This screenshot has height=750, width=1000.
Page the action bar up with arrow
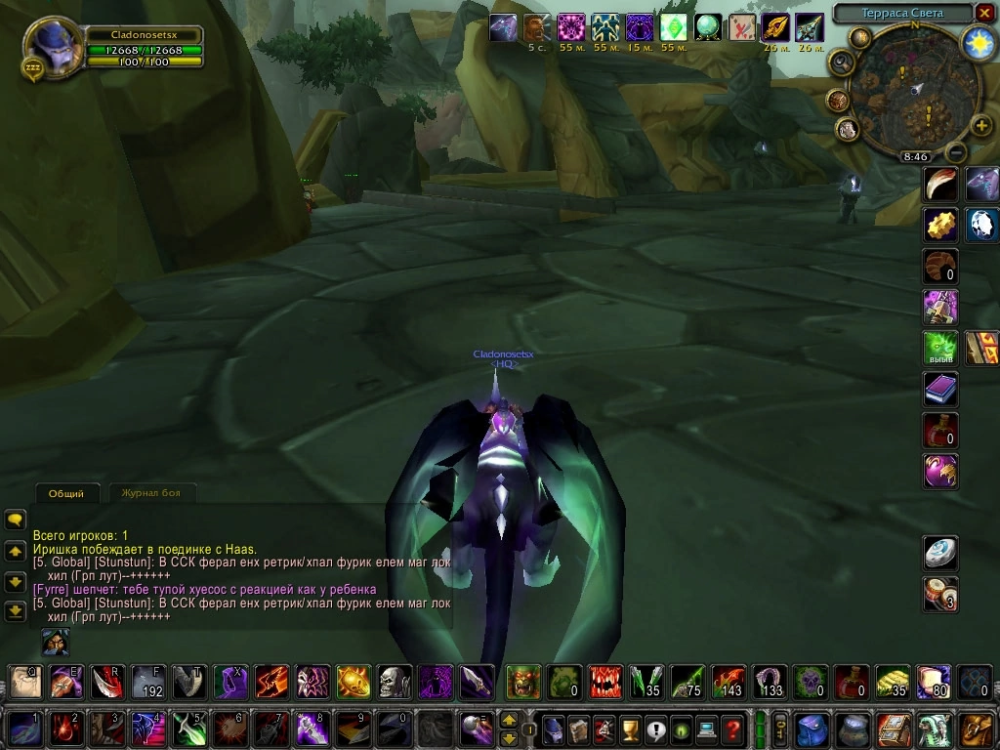click(x=509, y=720)
